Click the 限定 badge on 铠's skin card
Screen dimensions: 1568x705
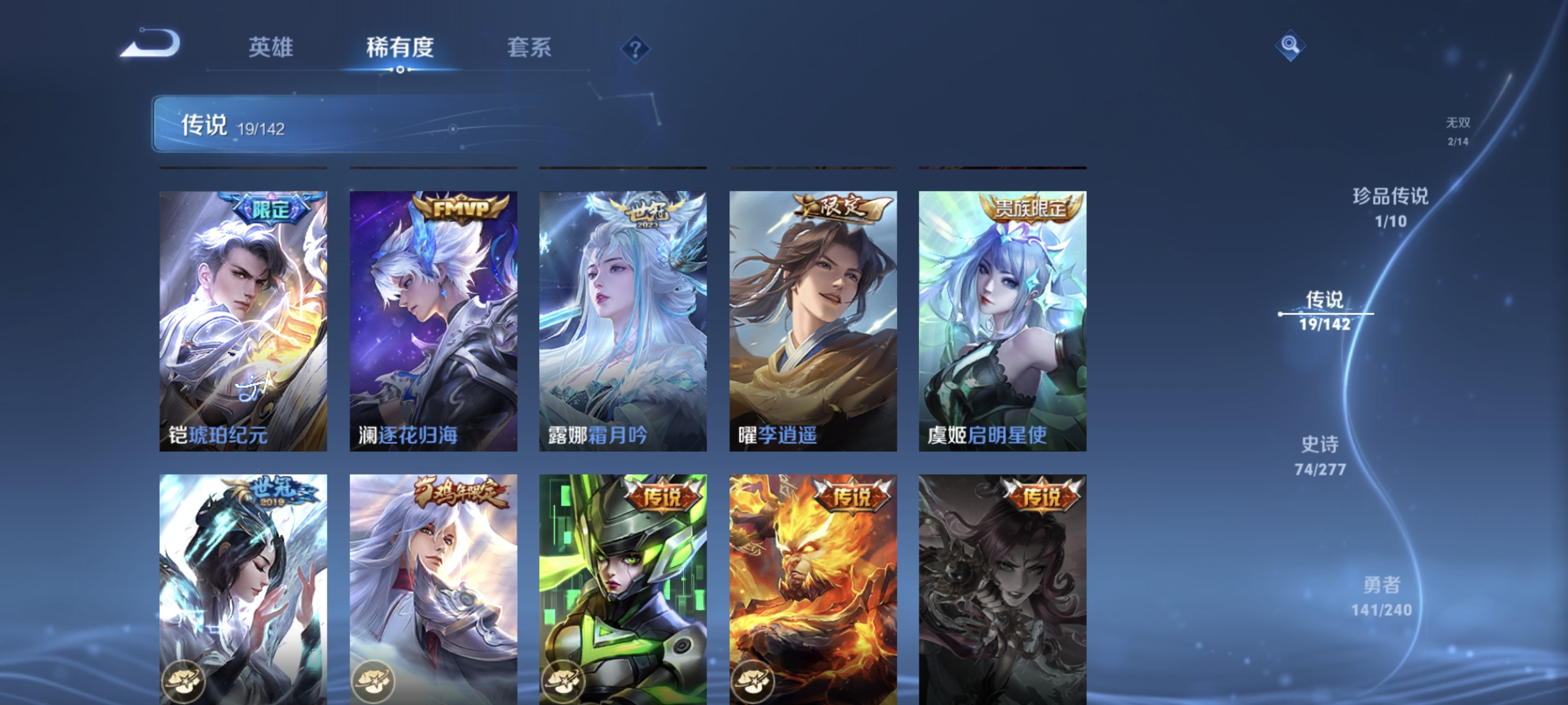pyautogui.click(x=268, y=209)
